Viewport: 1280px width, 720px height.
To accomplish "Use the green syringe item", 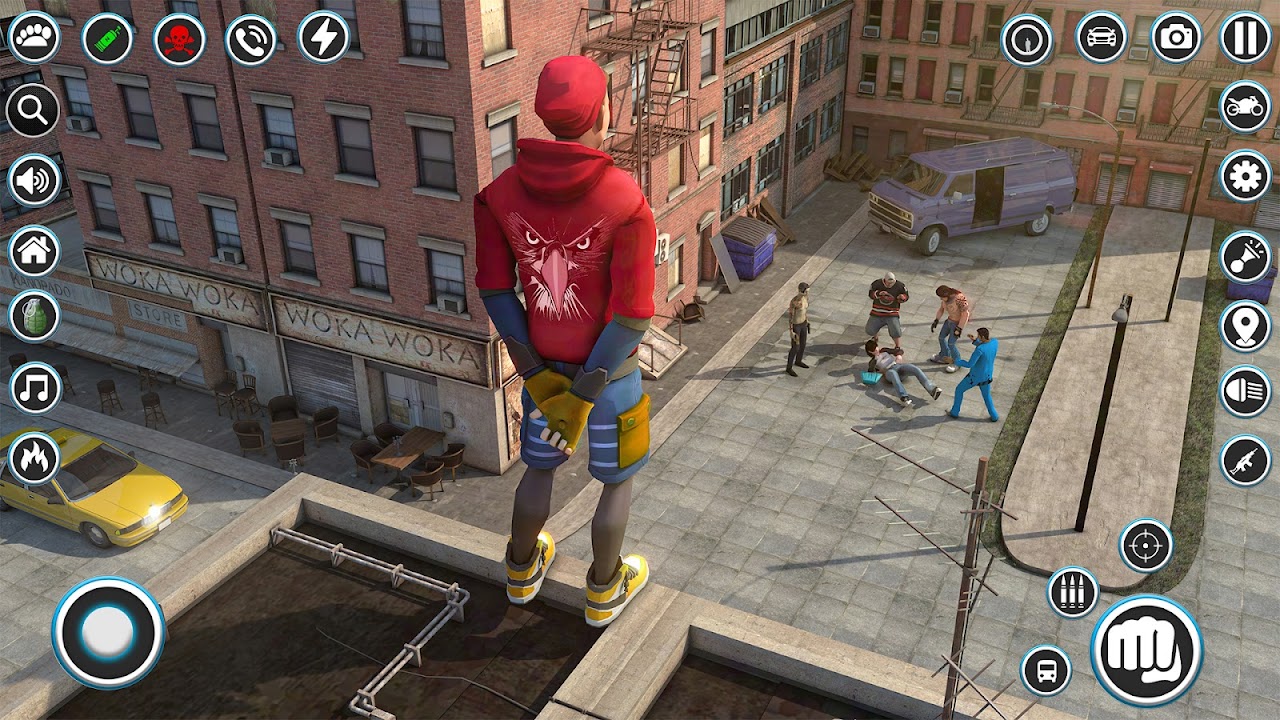I will click(x=107, y=39).
